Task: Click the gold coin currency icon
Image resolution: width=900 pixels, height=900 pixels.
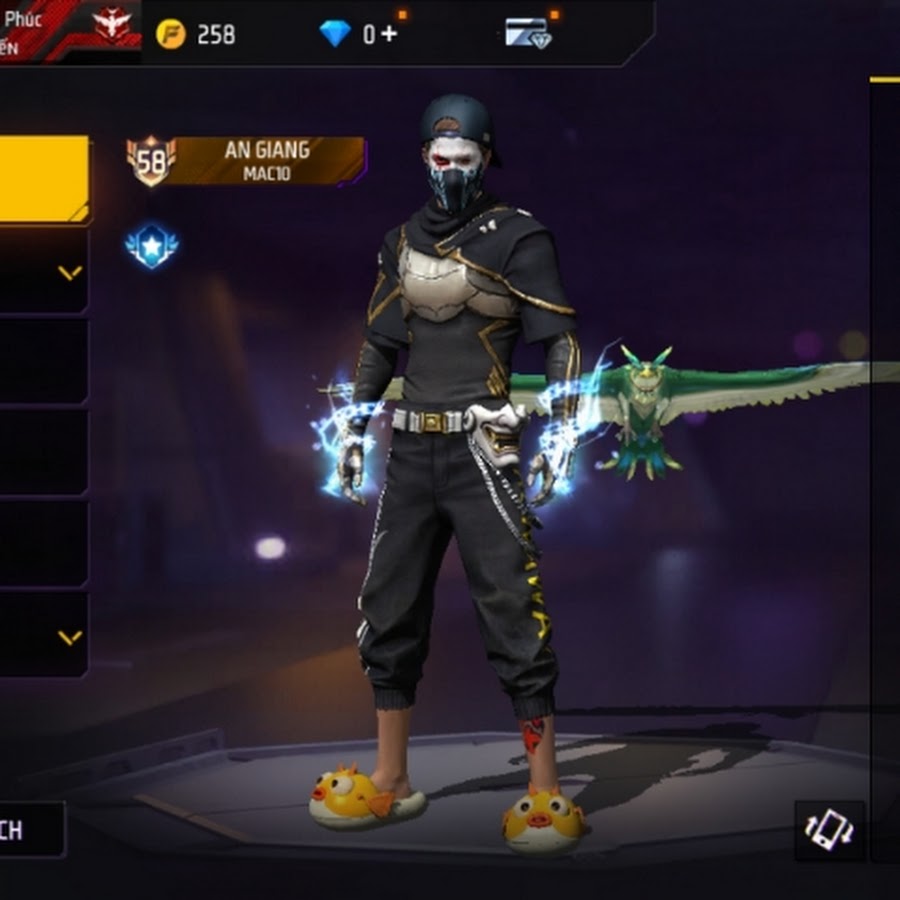Action: tap(171, 34)
